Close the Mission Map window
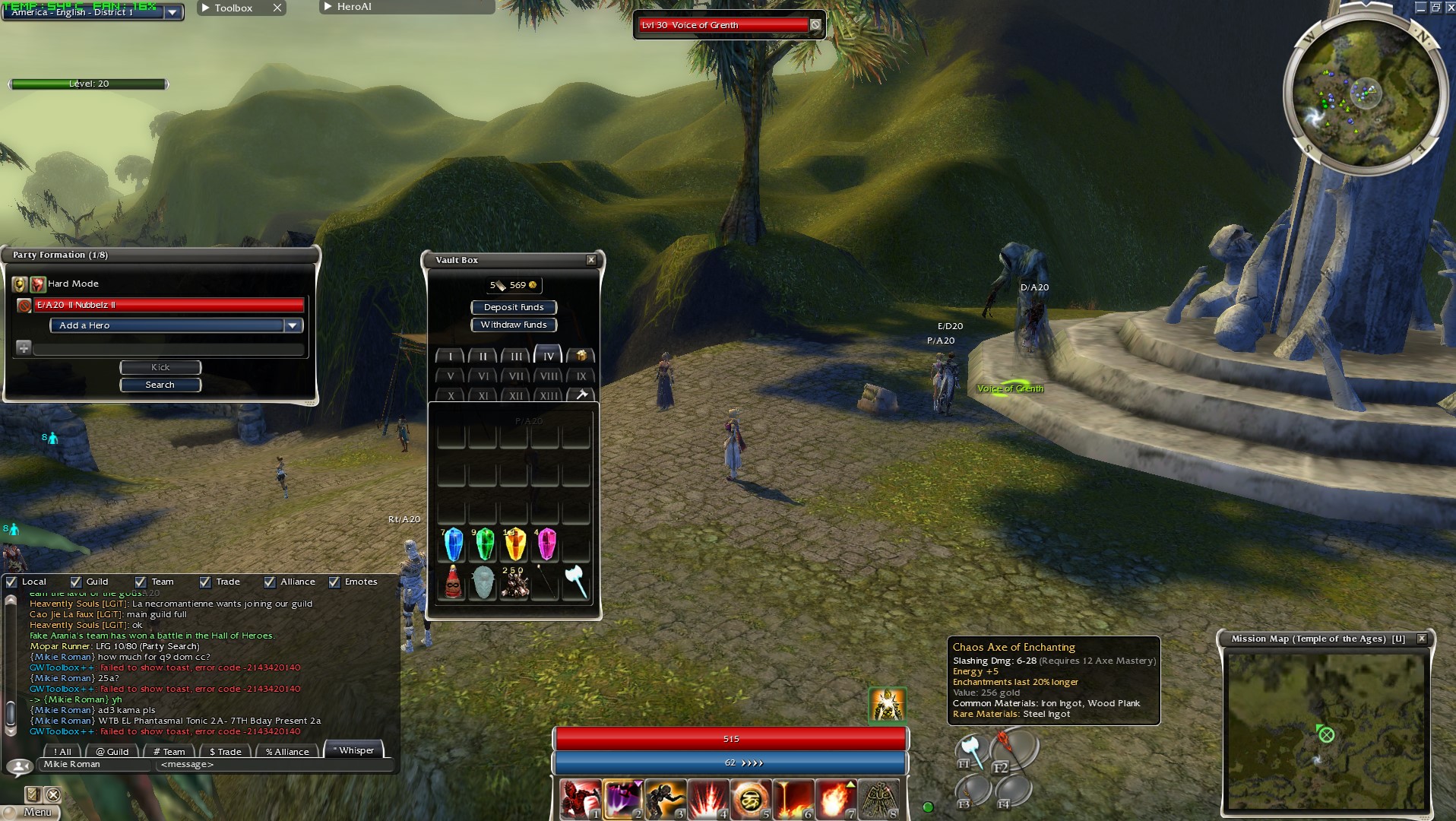Image resolution: width=1456 pixels, height=821 pixels. pyautogui.click(x=1422, y=639)
